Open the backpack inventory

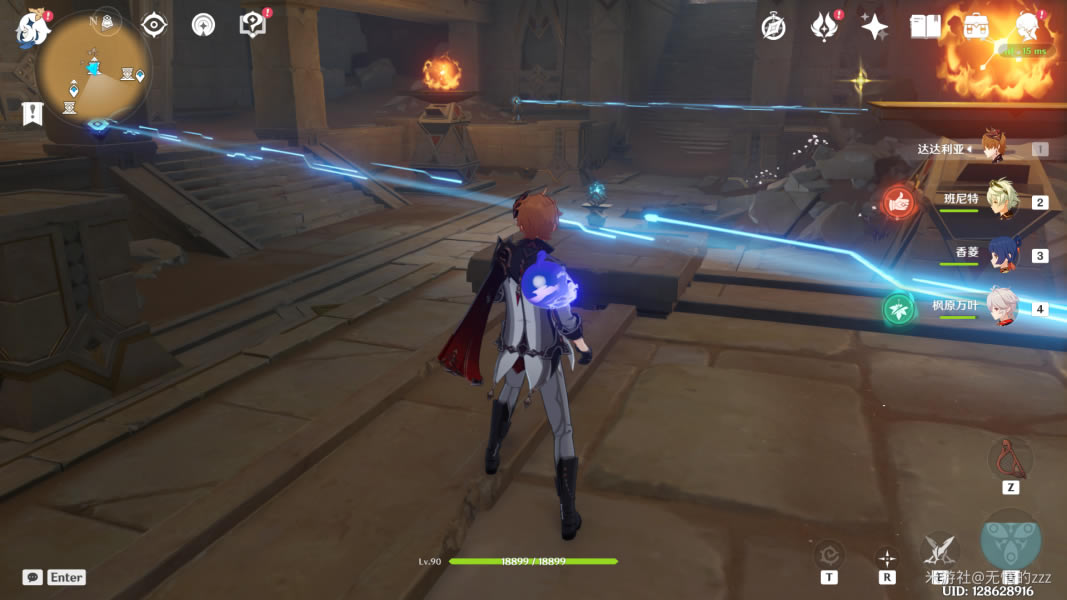click(976, 27)
